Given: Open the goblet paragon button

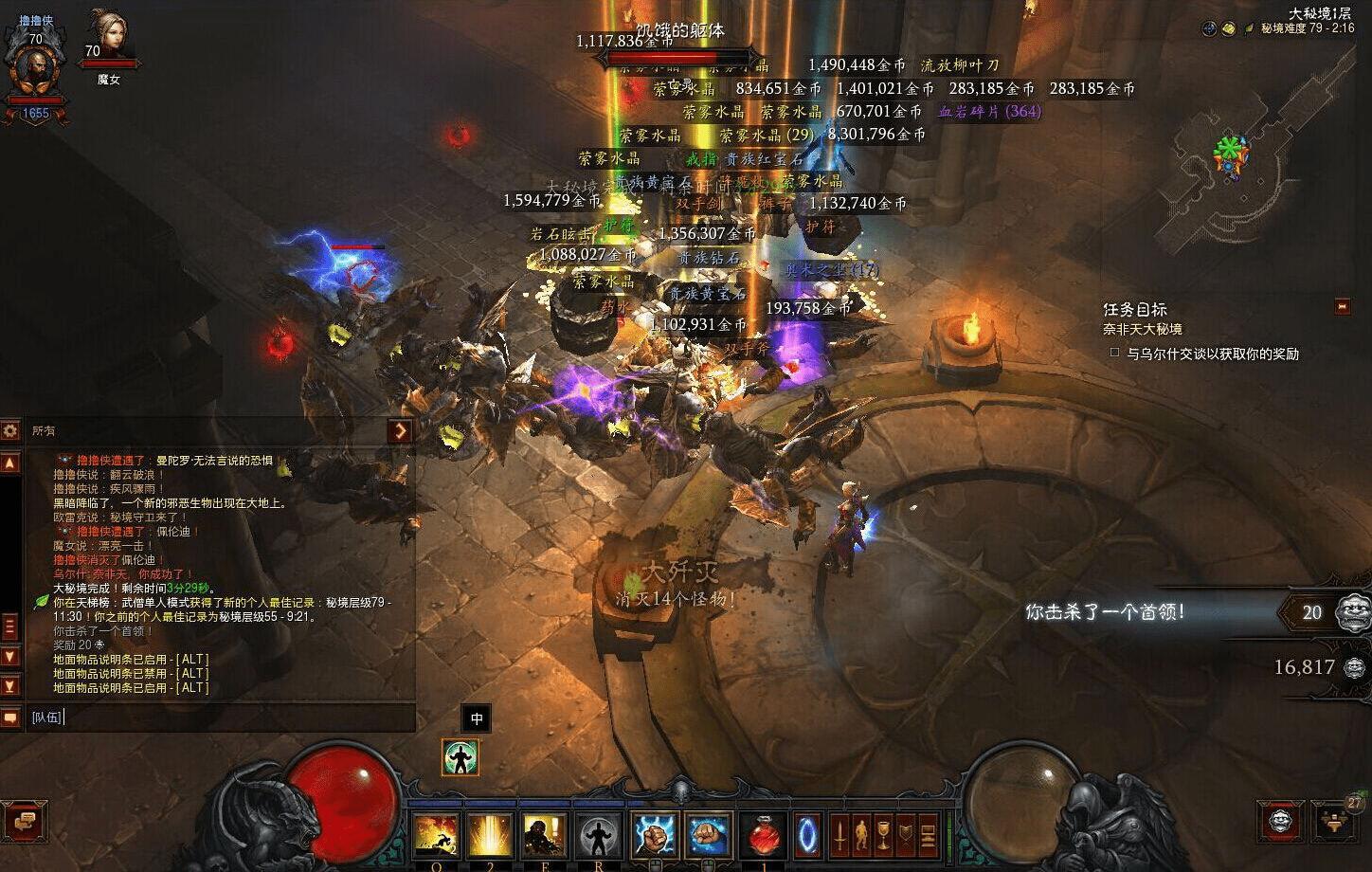Looking at the screenshot, I should click(883, 835).
